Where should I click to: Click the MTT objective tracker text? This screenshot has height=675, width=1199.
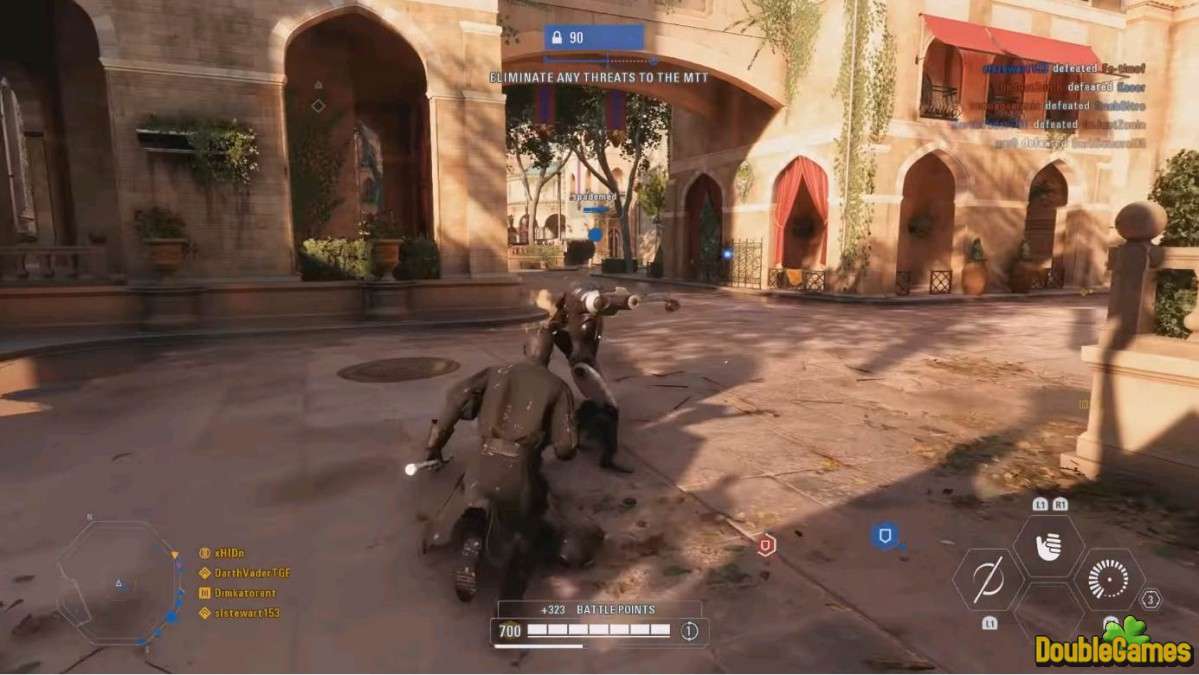598,77
